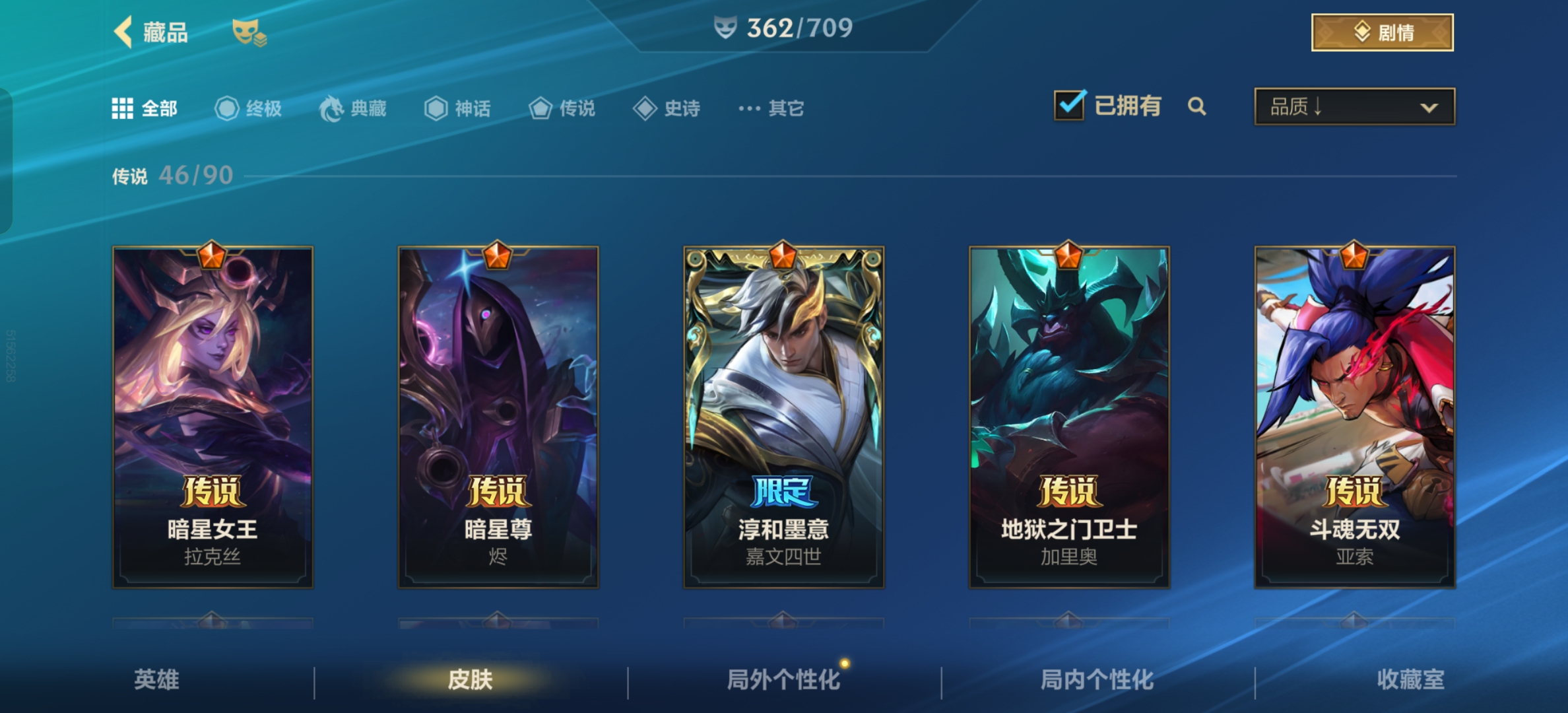Select the 神话 (Mythic) hexagon filter icon
The width and height of the screenshot is (1568, 713).
tap(437, 109)
